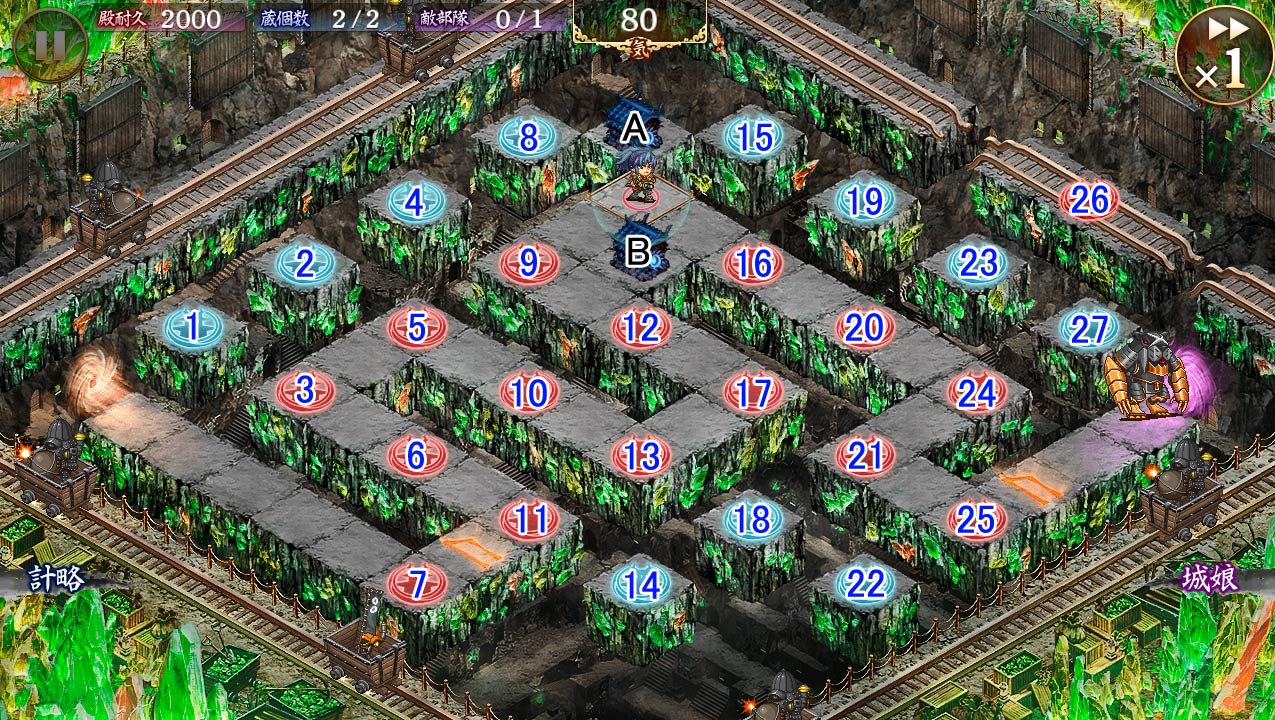The height and width of the screenshot is (720, 1275).
Task: Select red placement tile 9
Action: click(529, 264)
